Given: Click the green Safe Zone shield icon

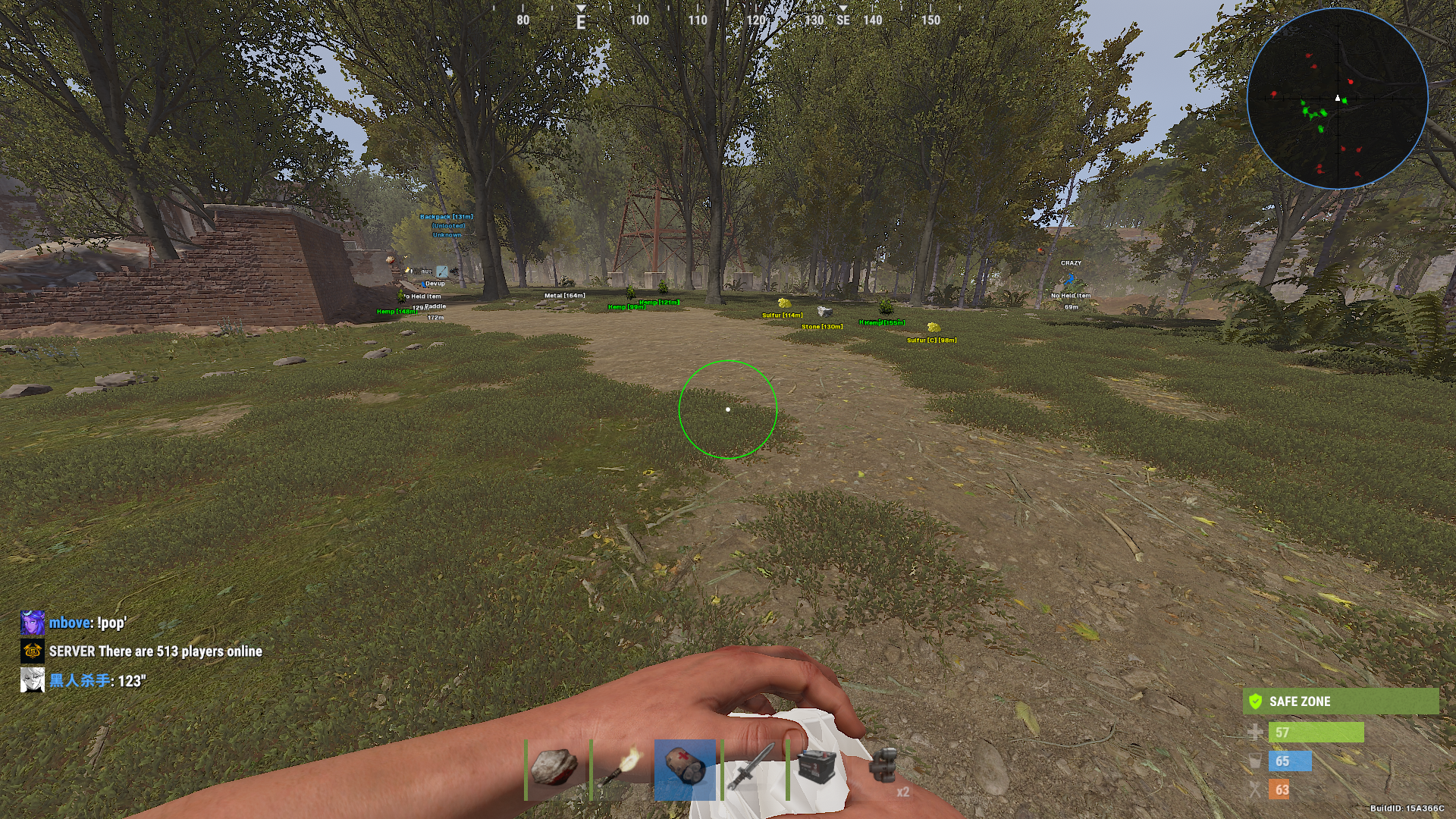Looking at the screenshot, I should pos(1256,701).
